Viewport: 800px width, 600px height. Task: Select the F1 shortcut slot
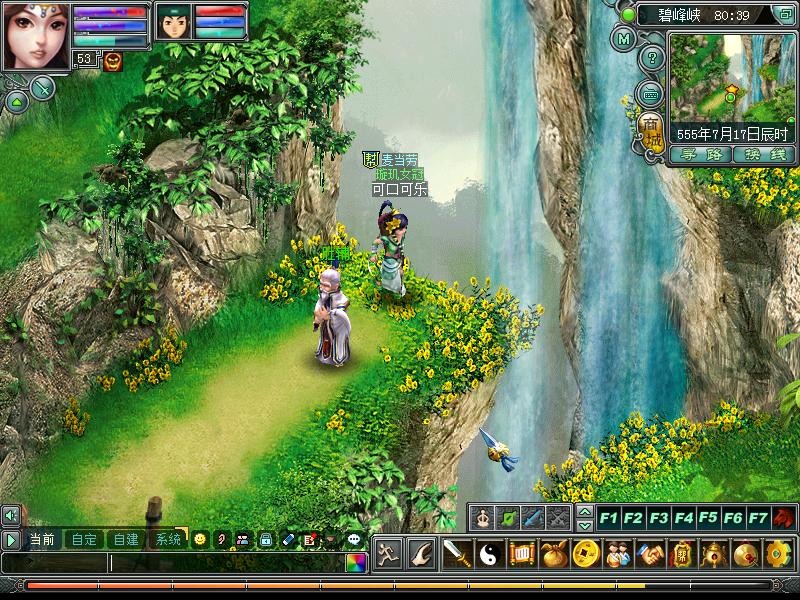(x=608, y=518)
